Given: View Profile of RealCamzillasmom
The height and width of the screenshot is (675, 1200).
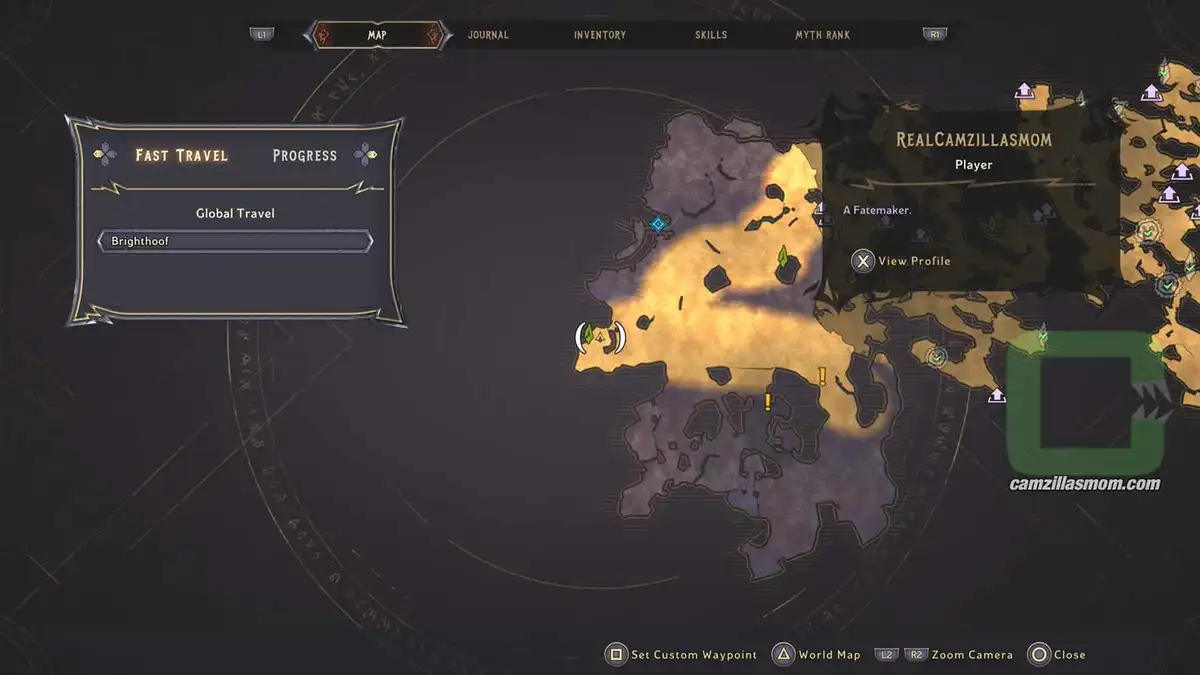Looking at the screenshot, I should coord(901,261).
